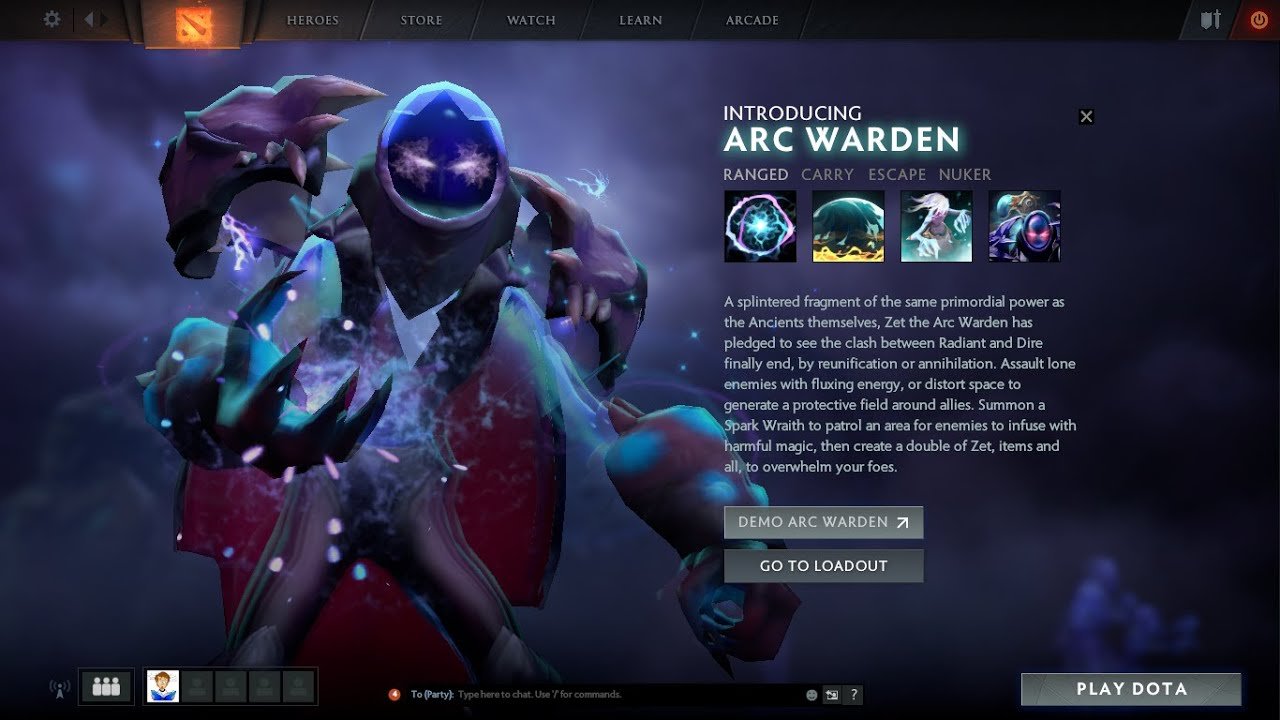
Task: Open the party group icon
Action: pyautogui.click(x=106, y=686)
